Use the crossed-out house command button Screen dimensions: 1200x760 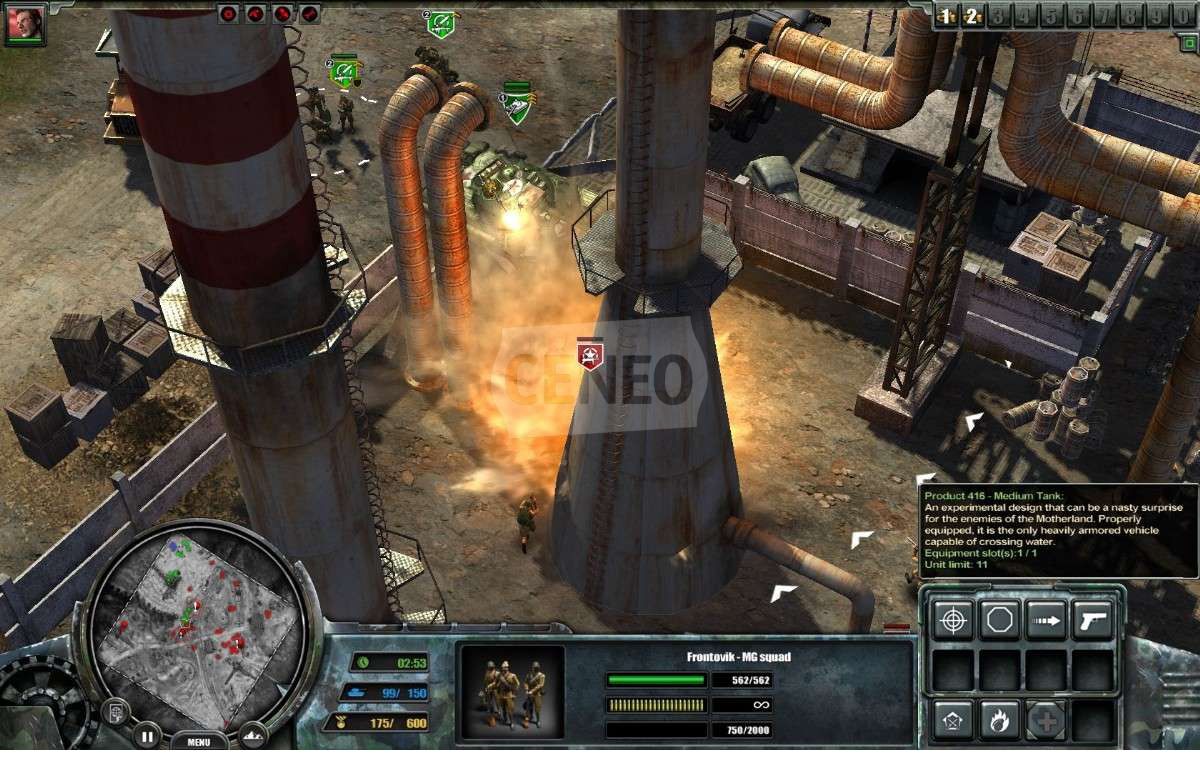953,720
